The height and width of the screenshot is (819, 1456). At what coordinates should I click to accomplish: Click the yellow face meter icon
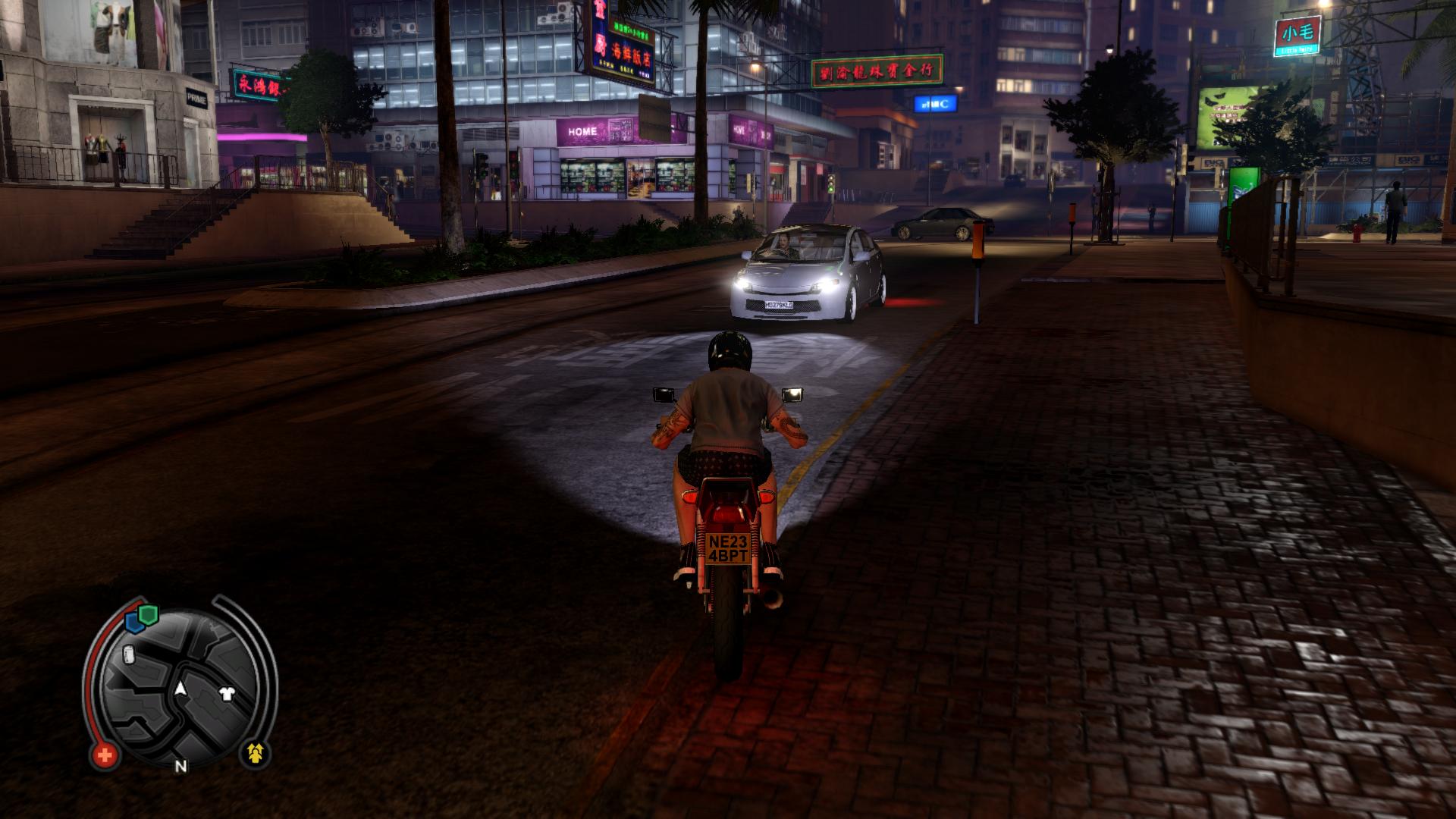(x=256, y=752)
